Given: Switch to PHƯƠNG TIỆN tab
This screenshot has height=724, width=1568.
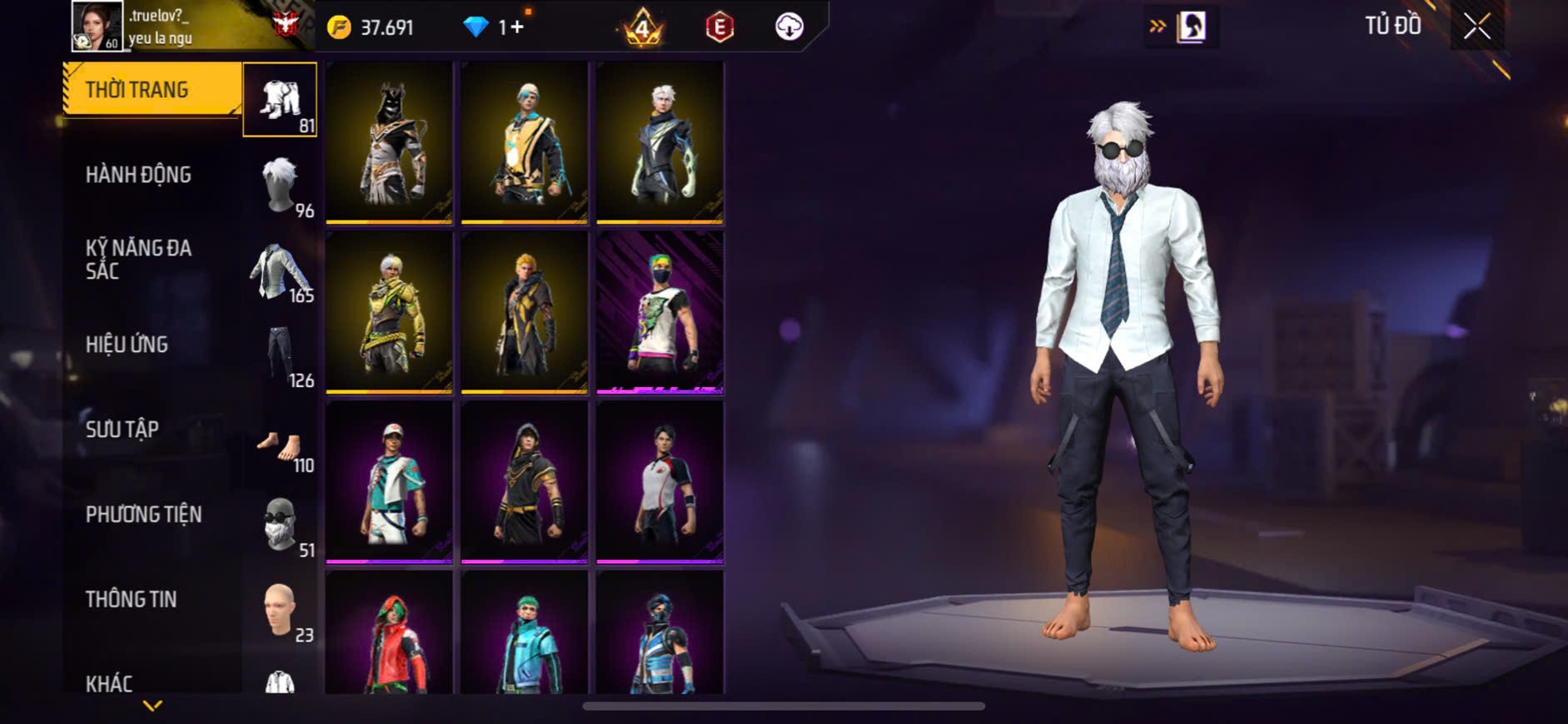Looking at the screenshot, I should coord(143,514).
